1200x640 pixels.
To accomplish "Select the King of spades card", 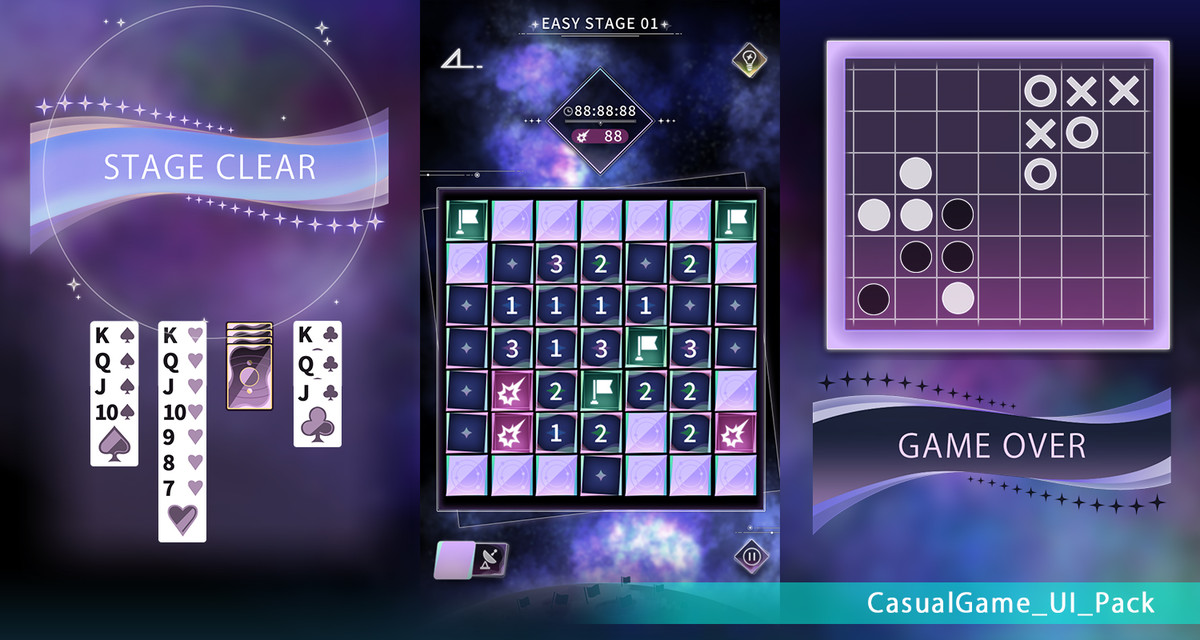I will tap(114, 336).
